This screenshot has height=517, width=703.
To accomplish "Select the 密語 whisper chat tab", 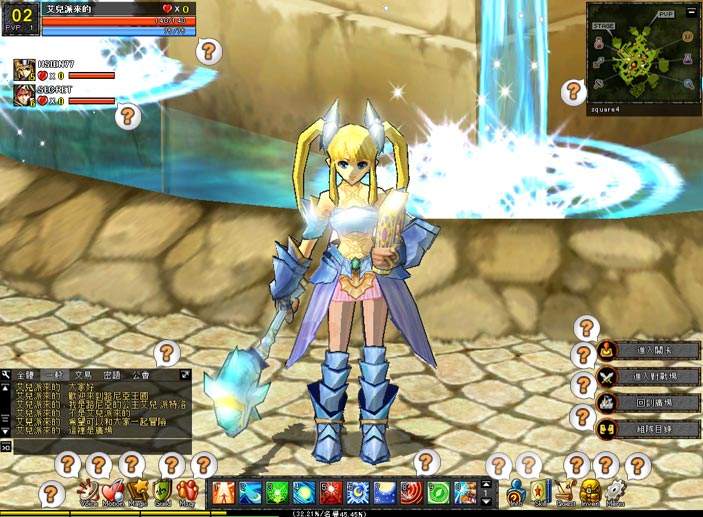I will pyautogui.click(x=112, y=374).
